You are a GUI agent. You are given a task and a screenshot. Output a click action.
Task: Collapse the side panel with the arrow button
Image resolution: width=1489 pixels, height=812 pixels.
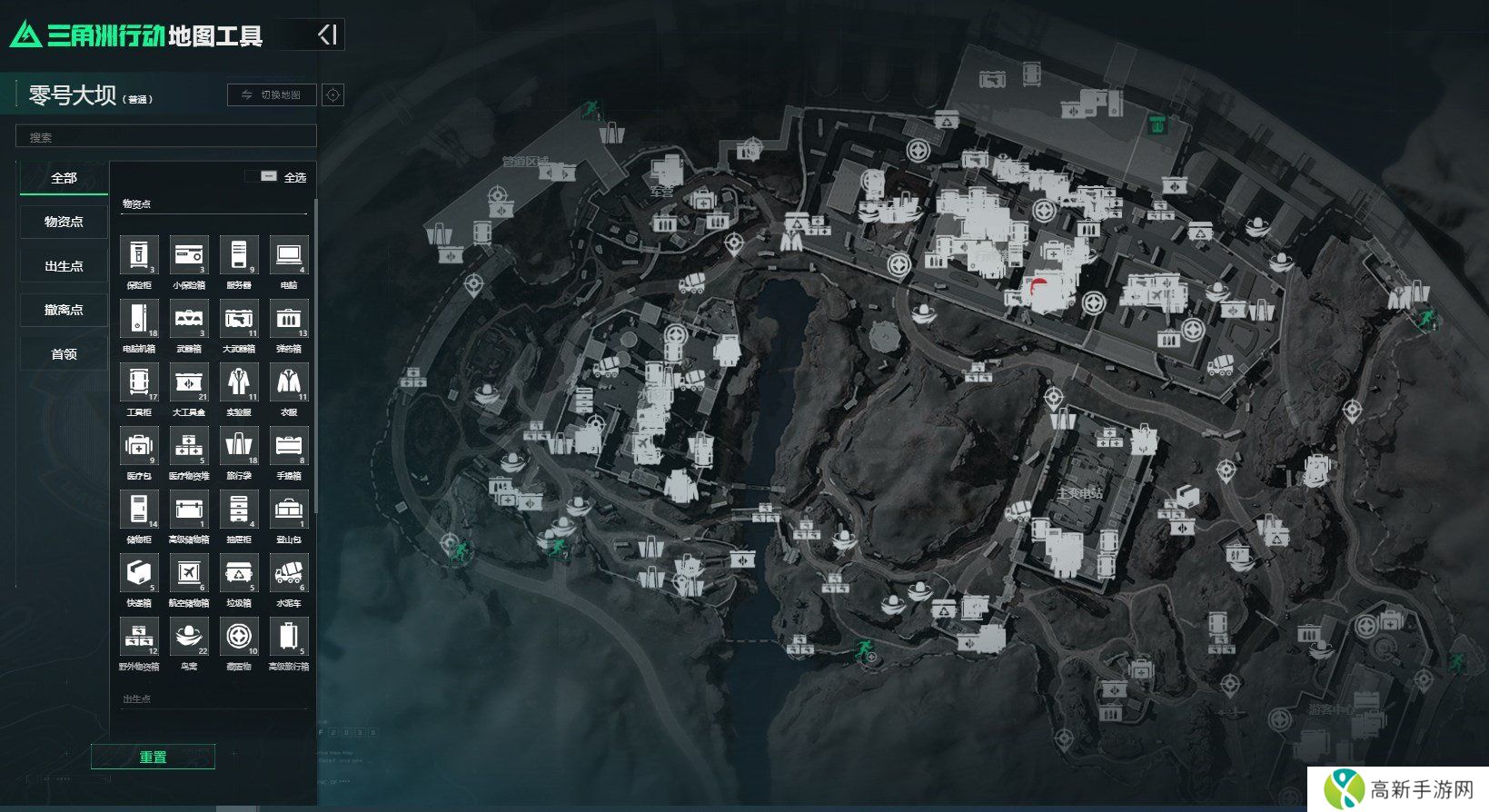(327, 35)
